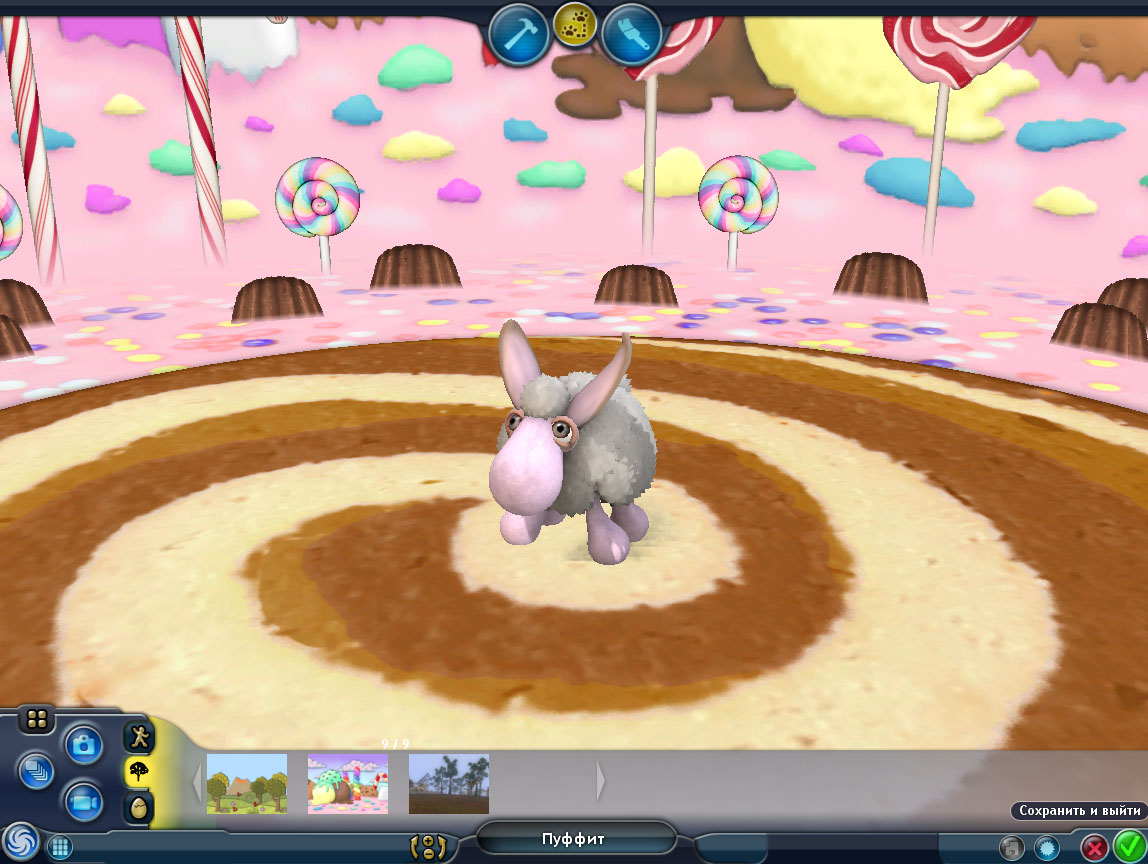Open the four-square grid button

coord(36,719)
